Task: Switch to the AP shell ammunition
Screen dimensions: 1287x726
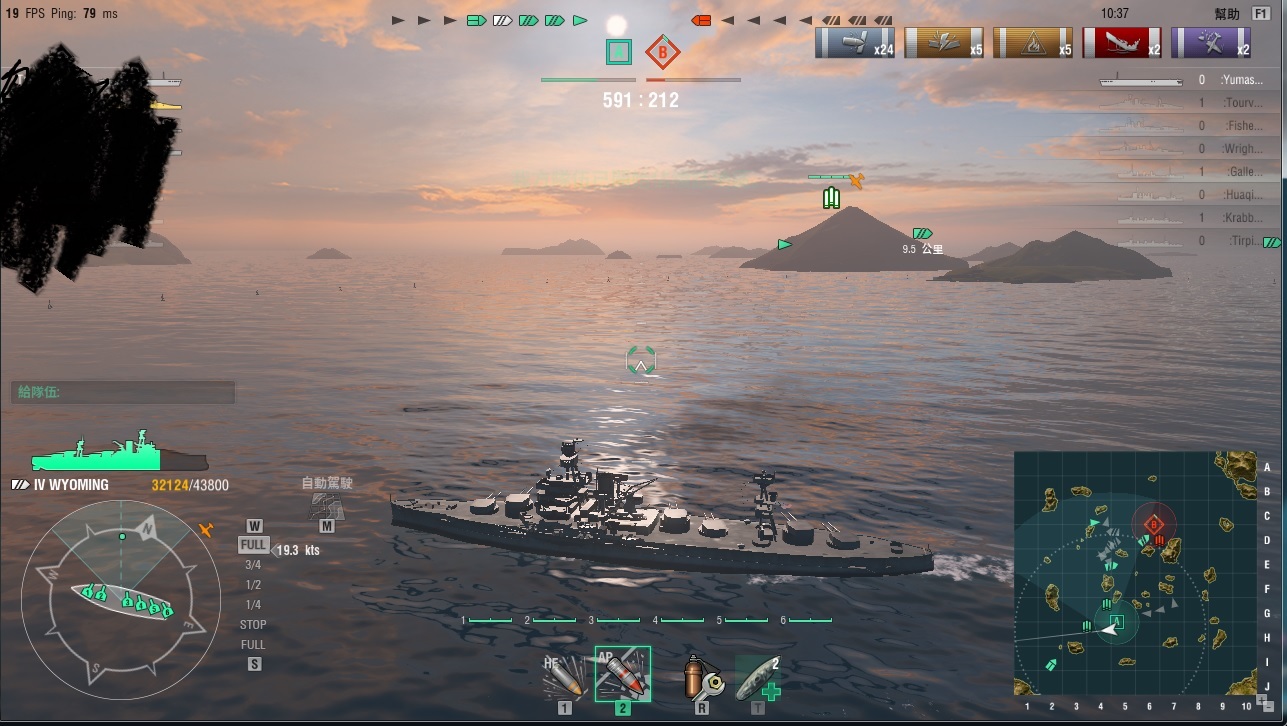Action: tap(623, 674)
